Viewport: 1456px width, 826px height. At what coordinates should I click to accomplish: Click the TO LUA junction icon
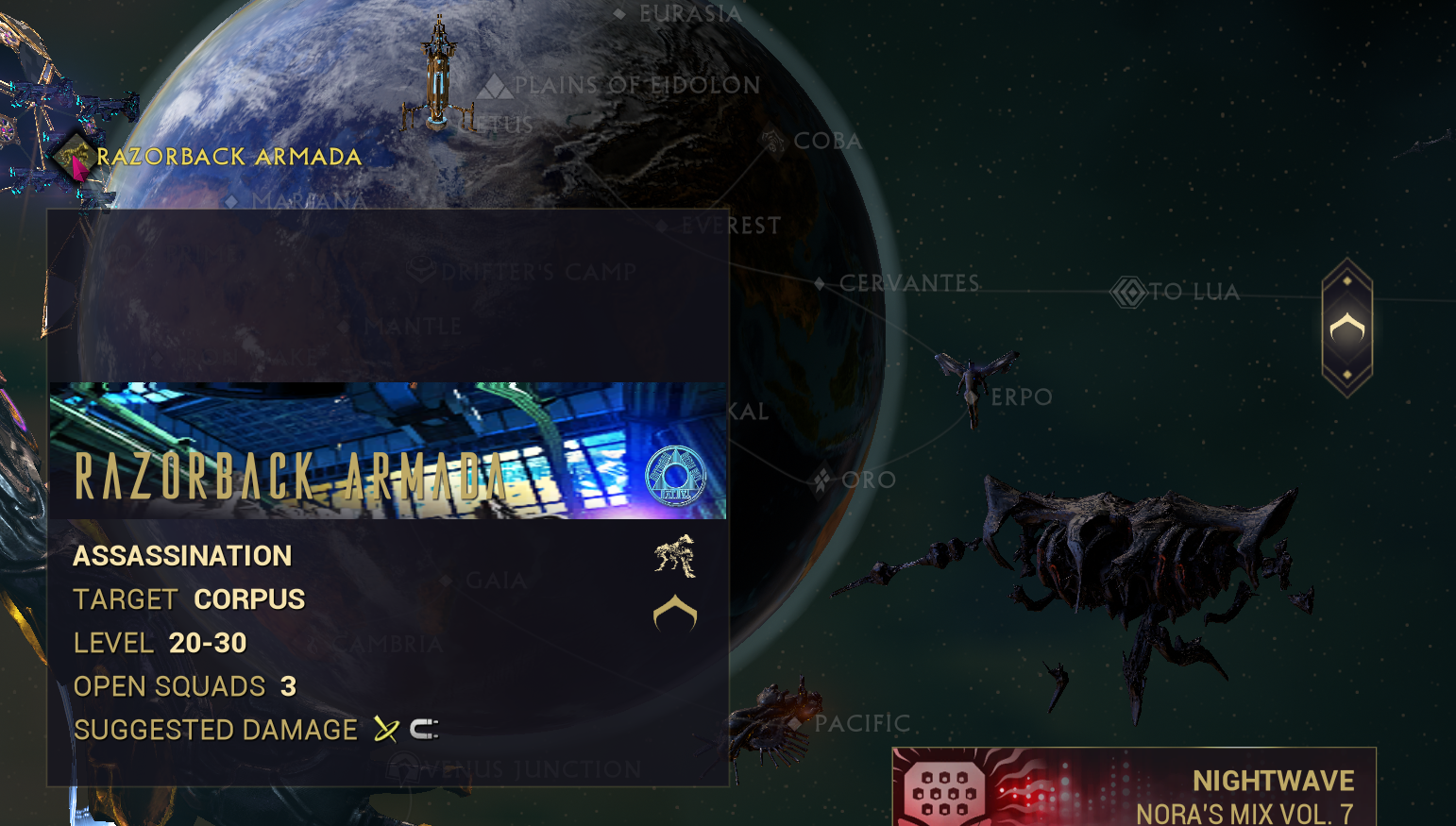(1127, 293)
